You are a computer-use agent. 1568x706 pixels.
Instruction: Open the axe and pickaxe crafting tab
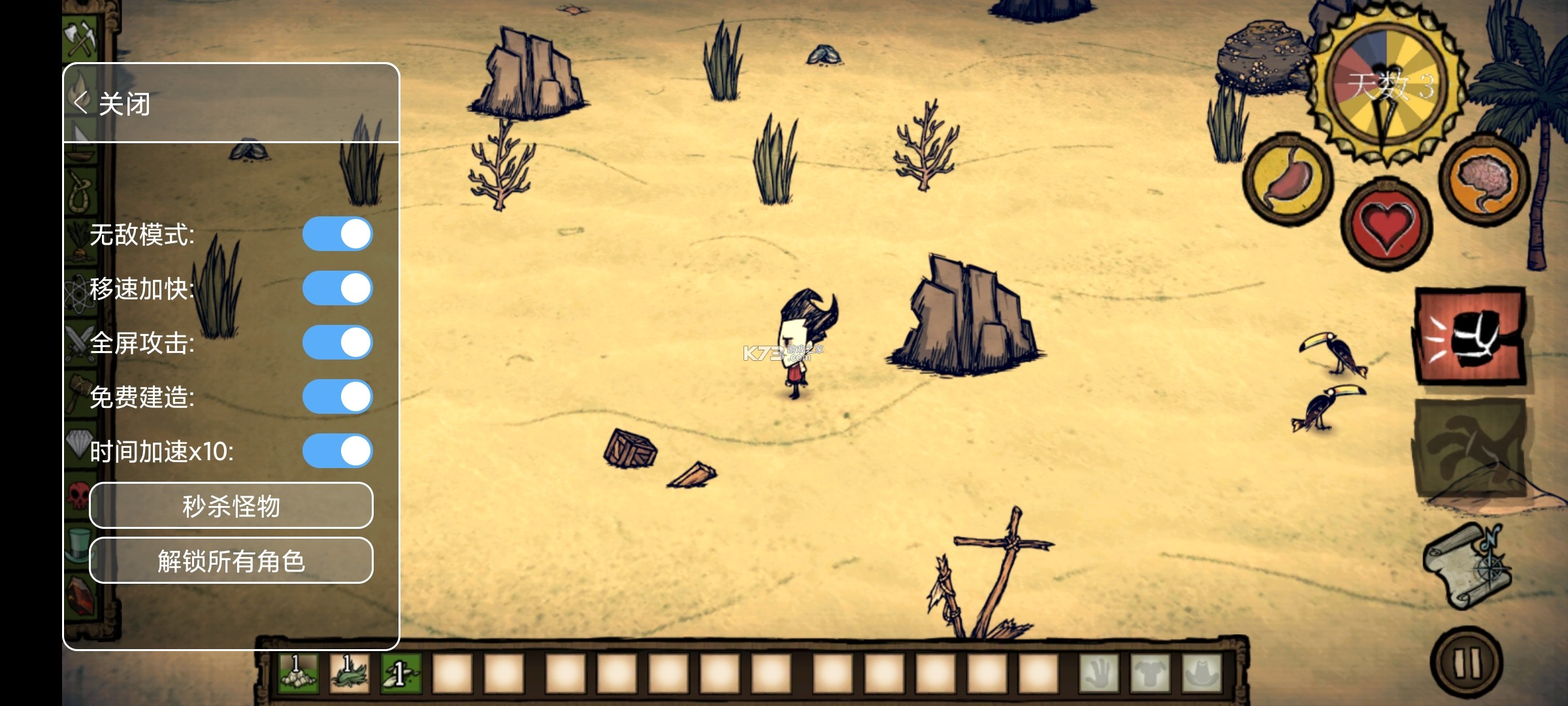(x=81, y=37)
